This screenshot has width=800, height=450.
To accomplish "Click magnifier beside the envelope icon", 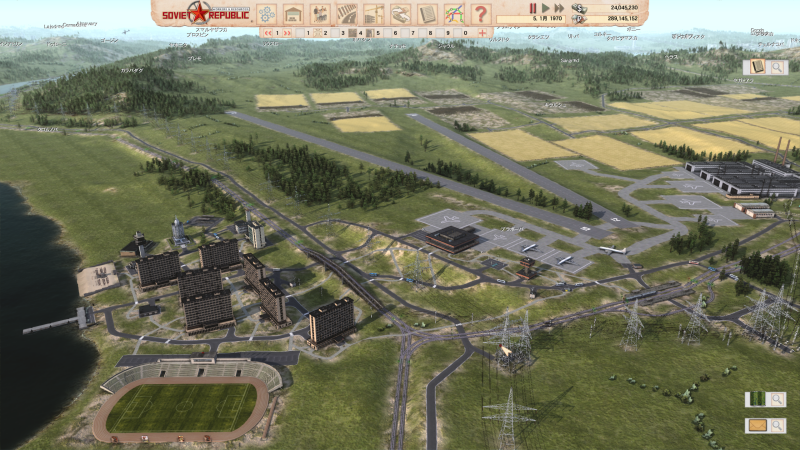I will (x=777, y=425).
